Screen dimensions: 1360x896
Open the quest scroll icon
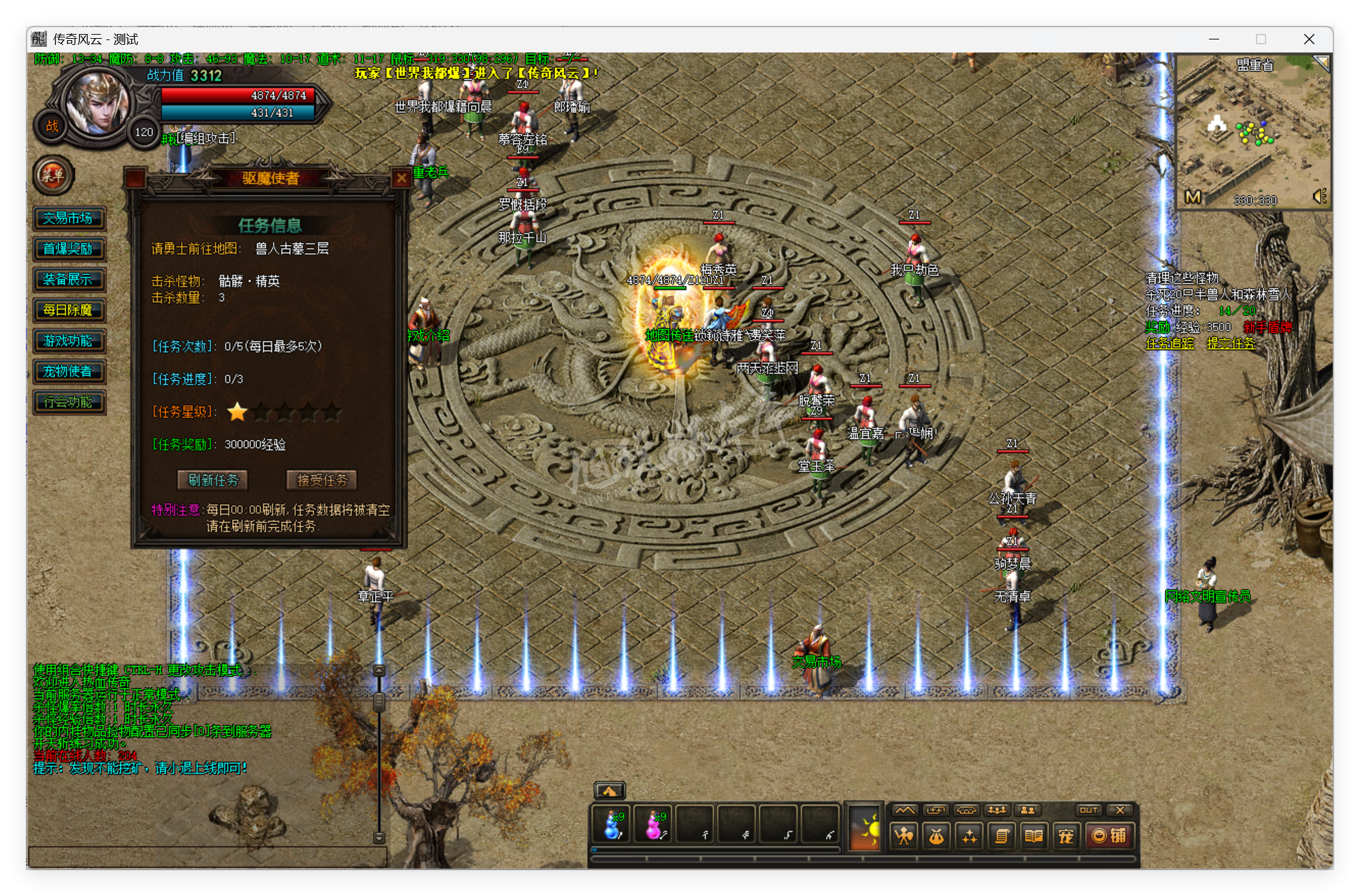click(x=1000, y=837)
